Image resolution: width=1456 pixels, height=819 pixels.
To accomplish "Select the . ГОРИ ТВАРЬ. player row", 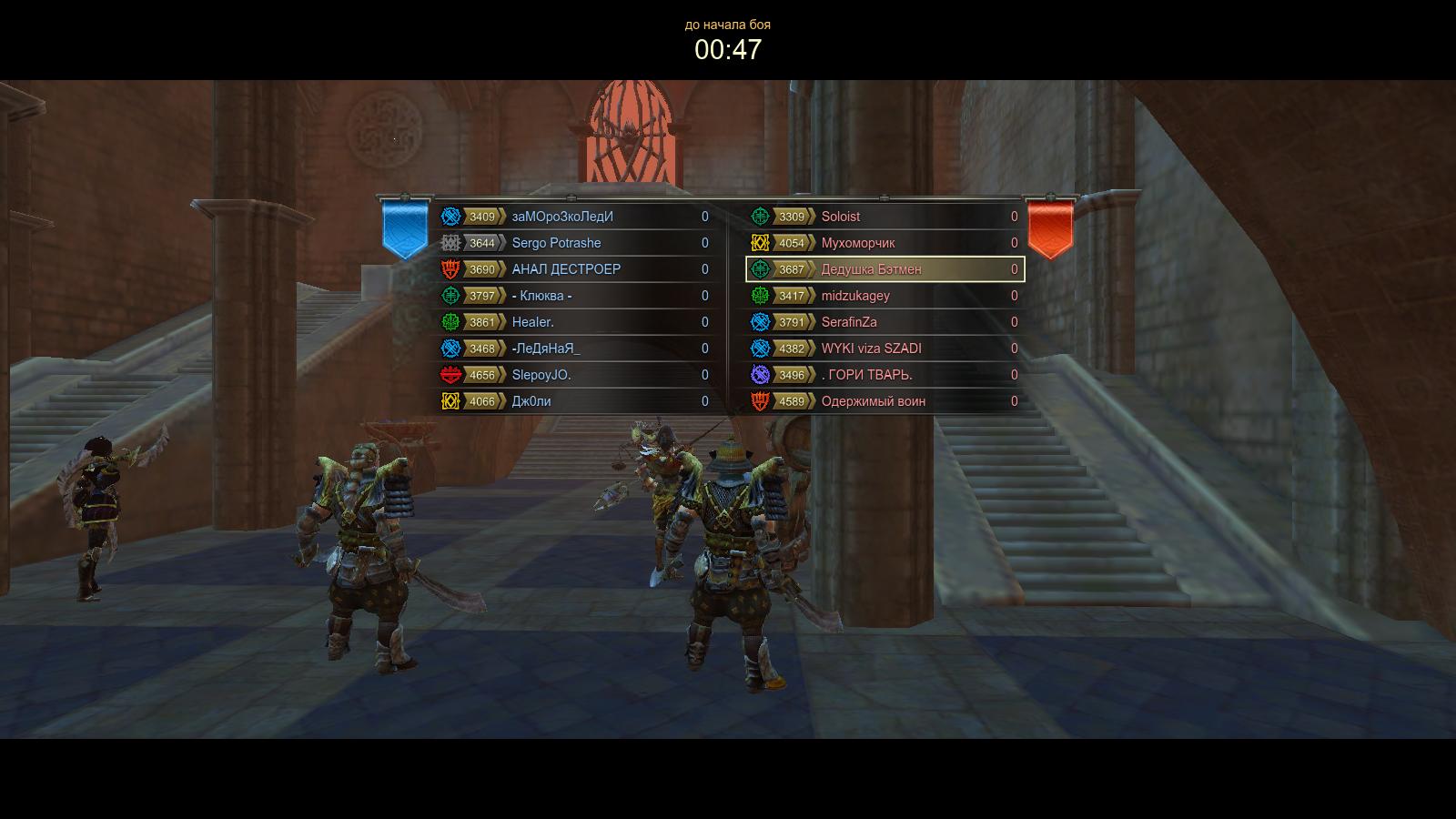I will click(x=883, y=375).
